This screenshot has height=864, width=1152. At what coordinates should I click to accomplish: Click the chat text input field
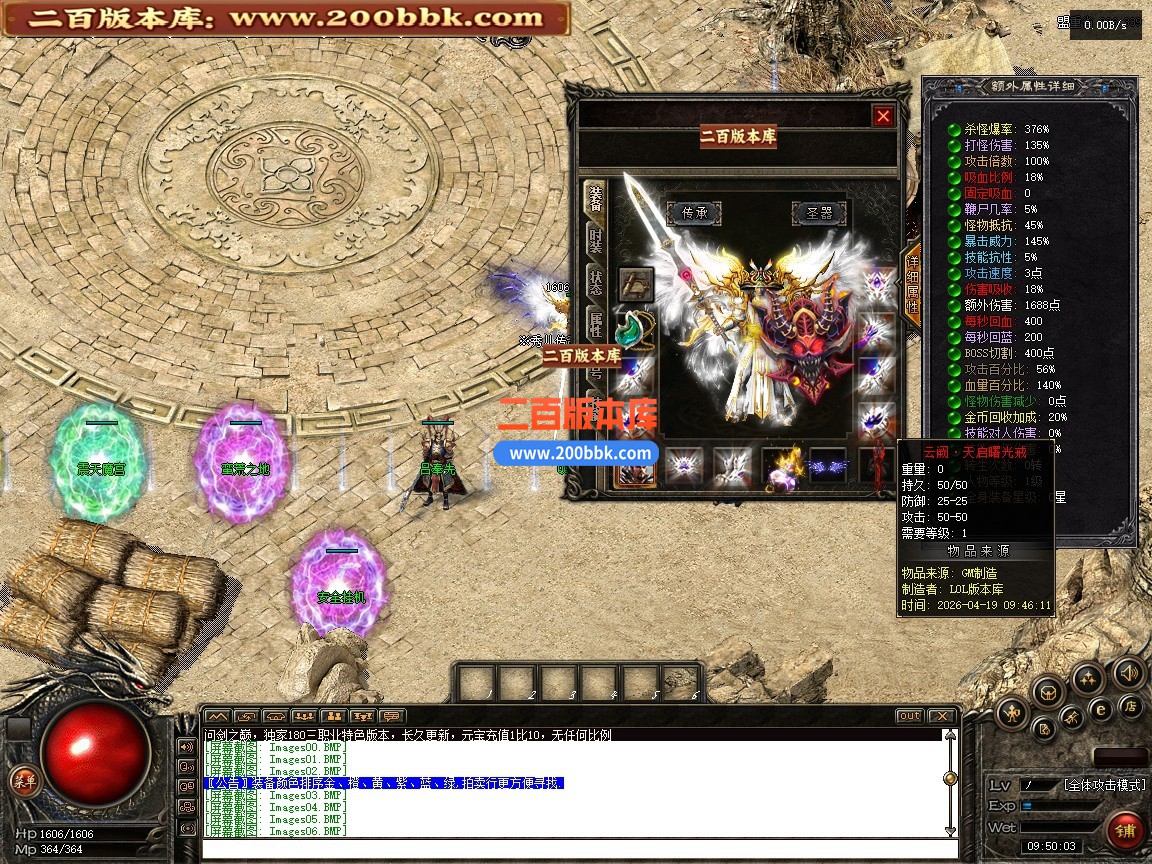pyautogui.click(x=580, y=849)
